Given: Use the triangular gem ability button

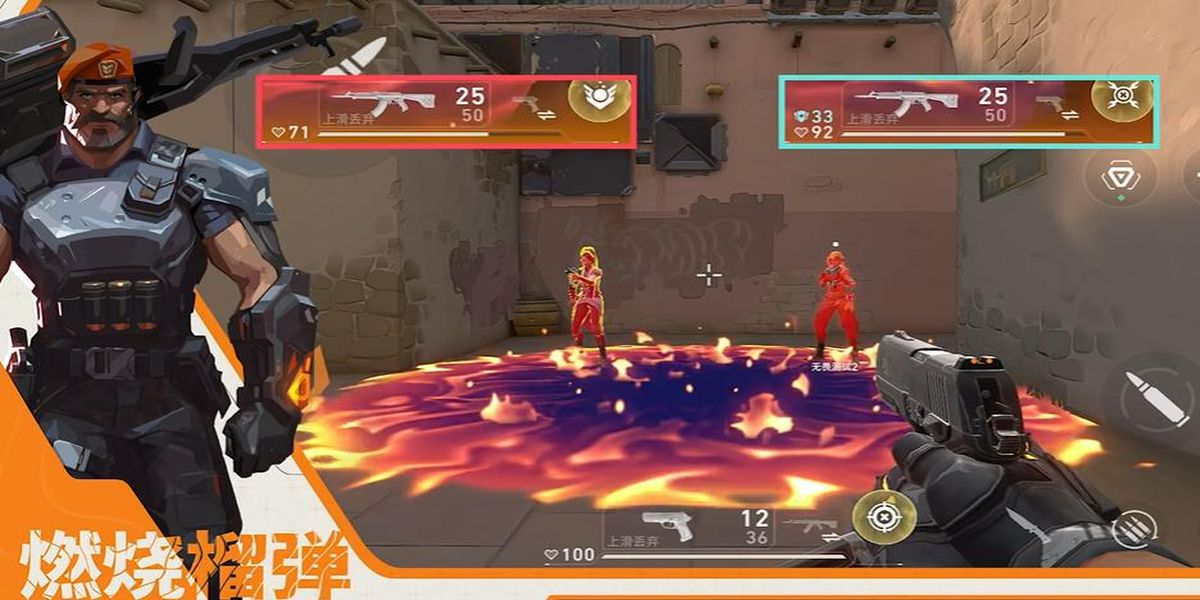Looking at the screenshot, I should [1120, 177].
